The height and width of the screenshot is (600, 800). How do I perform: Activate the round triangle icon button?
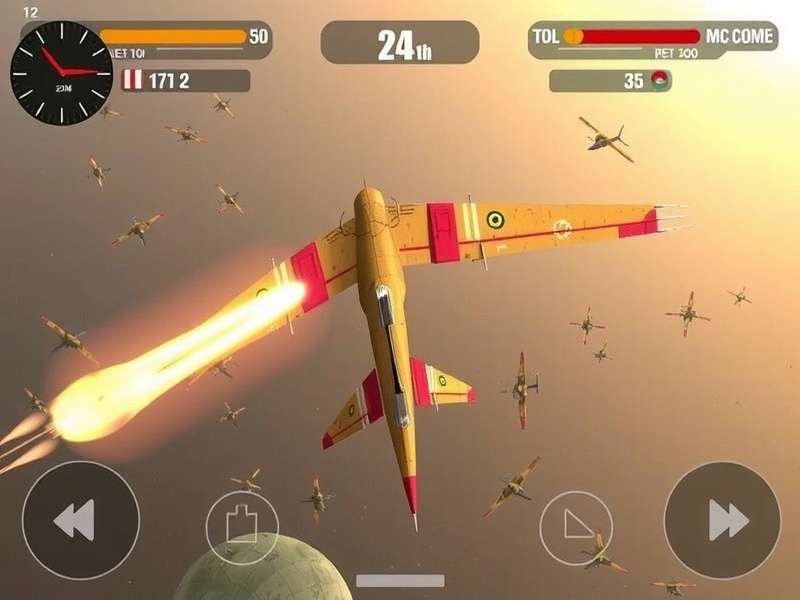tap(576, 526)
